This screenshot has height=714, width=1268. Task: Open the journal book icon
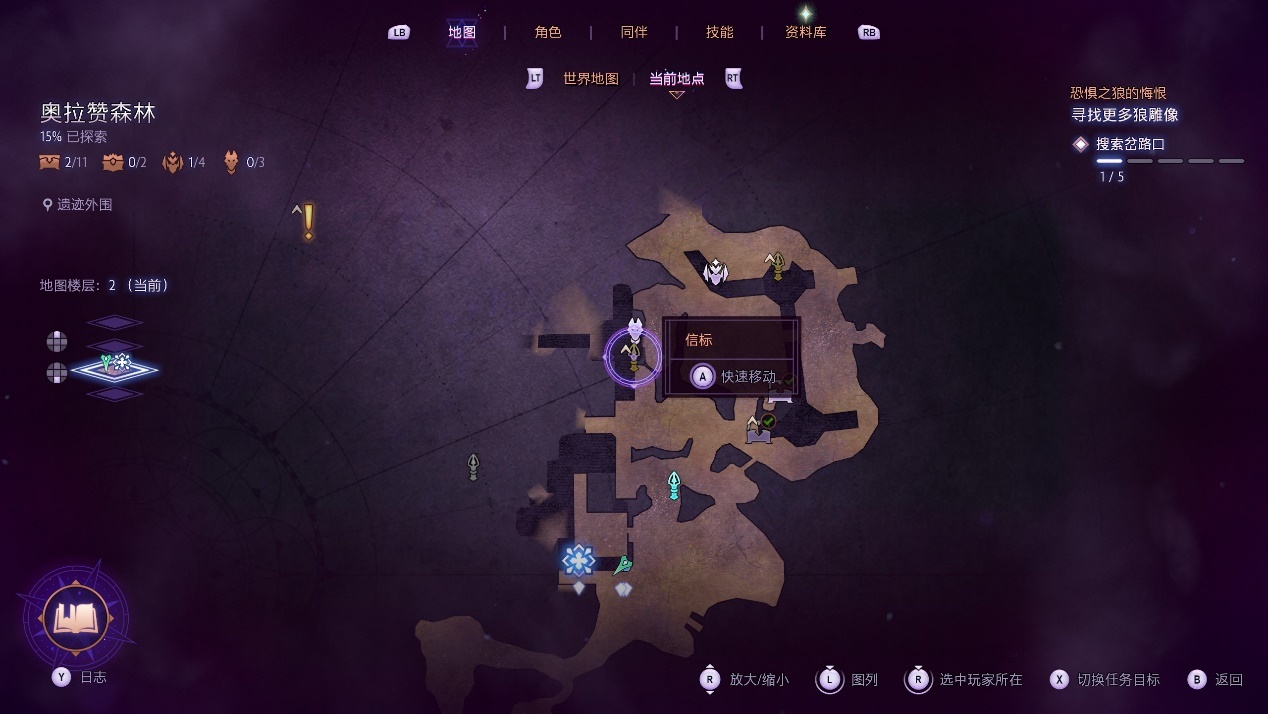[76, 618]
